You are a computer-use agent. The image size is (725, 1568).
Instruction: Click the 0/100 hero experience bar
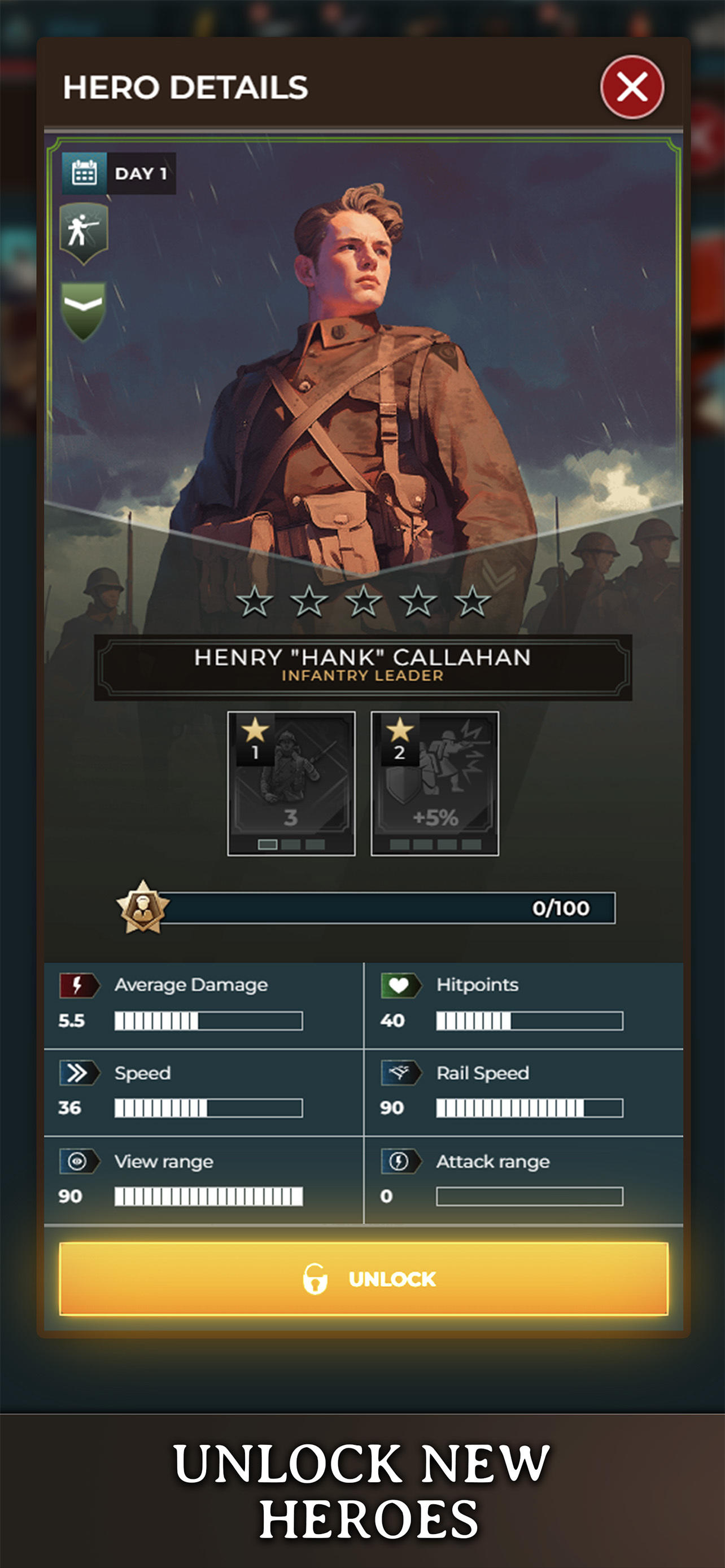pyautogui.click(x=390, y=908)
